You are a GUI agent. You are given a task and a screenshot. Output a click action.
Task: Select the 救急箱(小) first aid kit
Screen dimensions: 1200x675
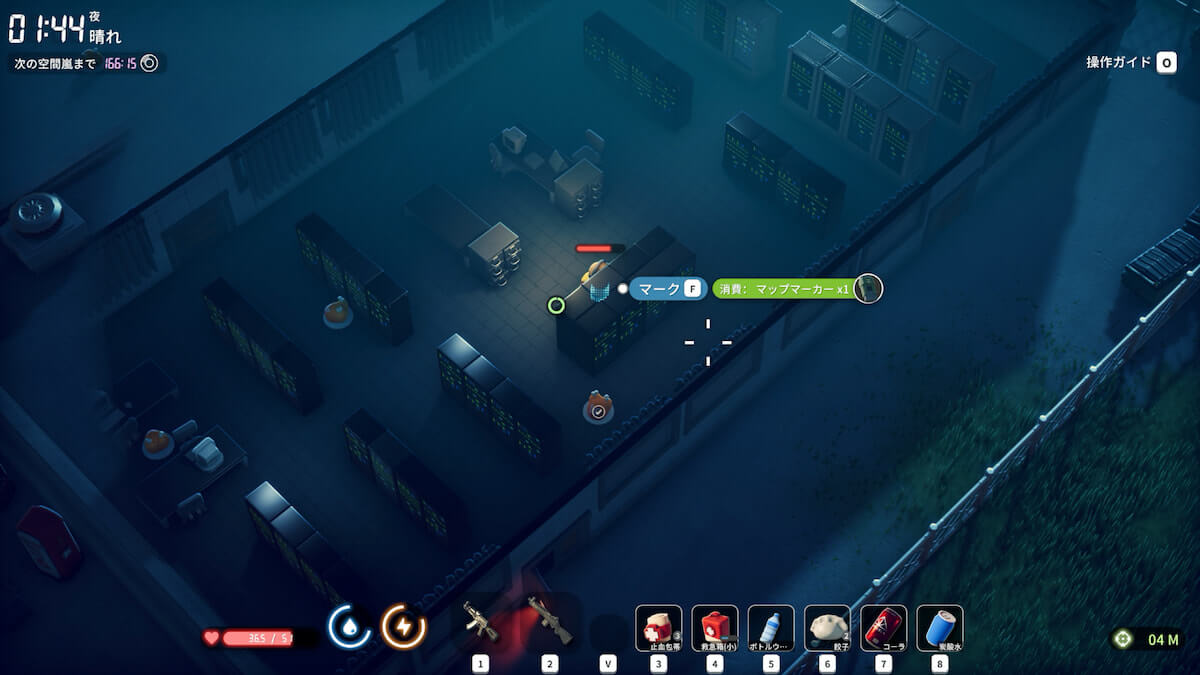pyautogui.click(x=715, y=628)
